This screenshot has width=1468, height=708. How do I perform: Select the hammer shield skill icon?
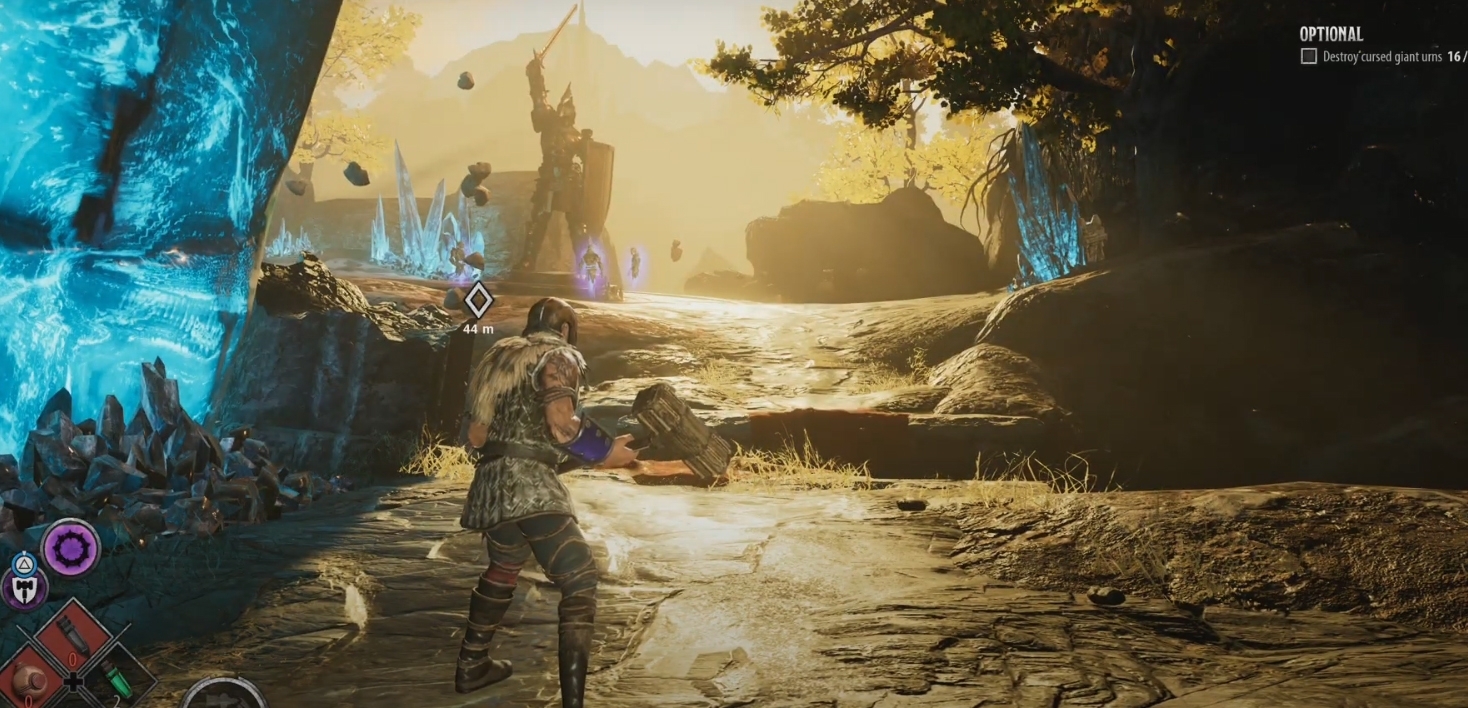click(22, 588)
